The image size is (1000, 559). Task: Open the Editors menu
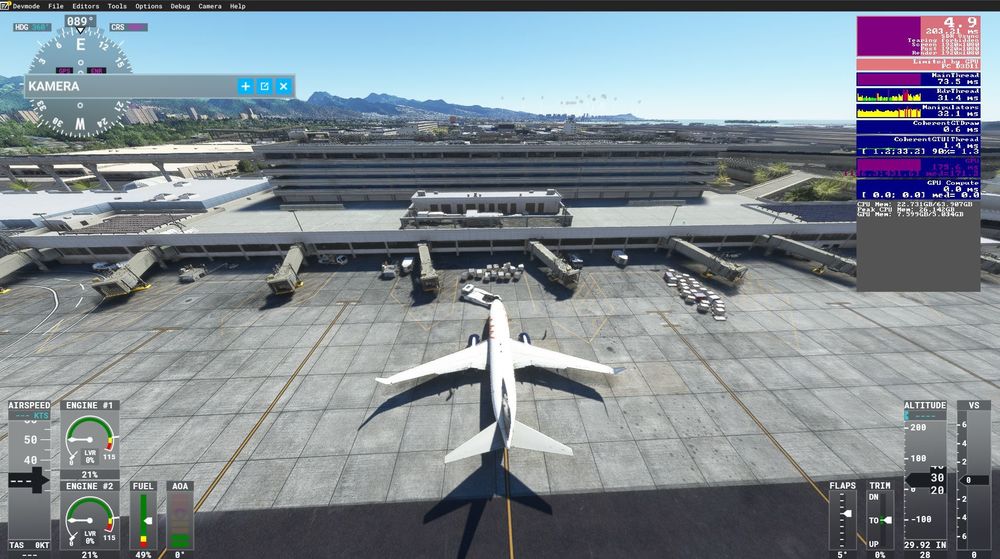[86, 6]
